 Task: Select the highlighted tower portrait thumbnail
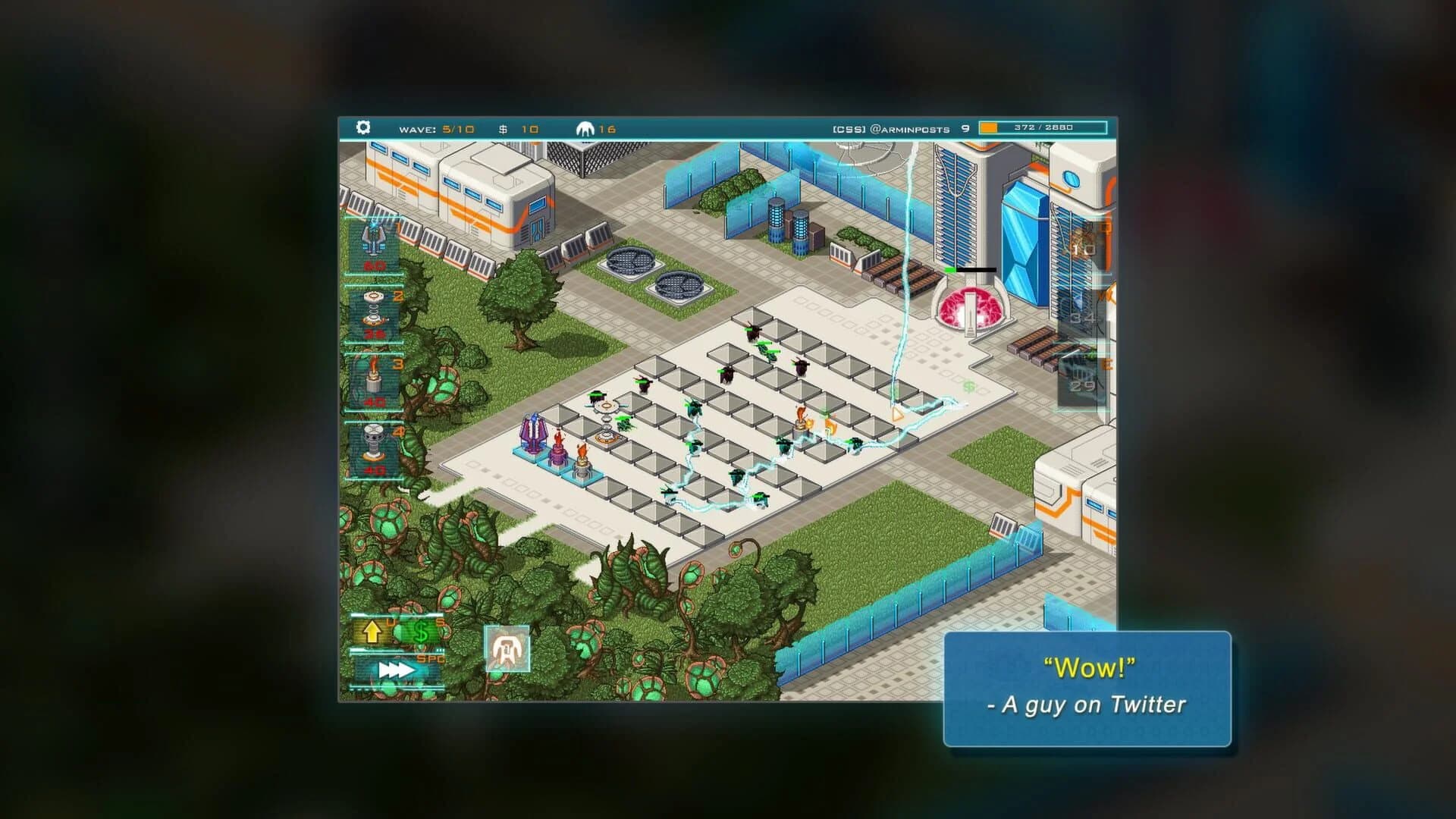[507, 650]
